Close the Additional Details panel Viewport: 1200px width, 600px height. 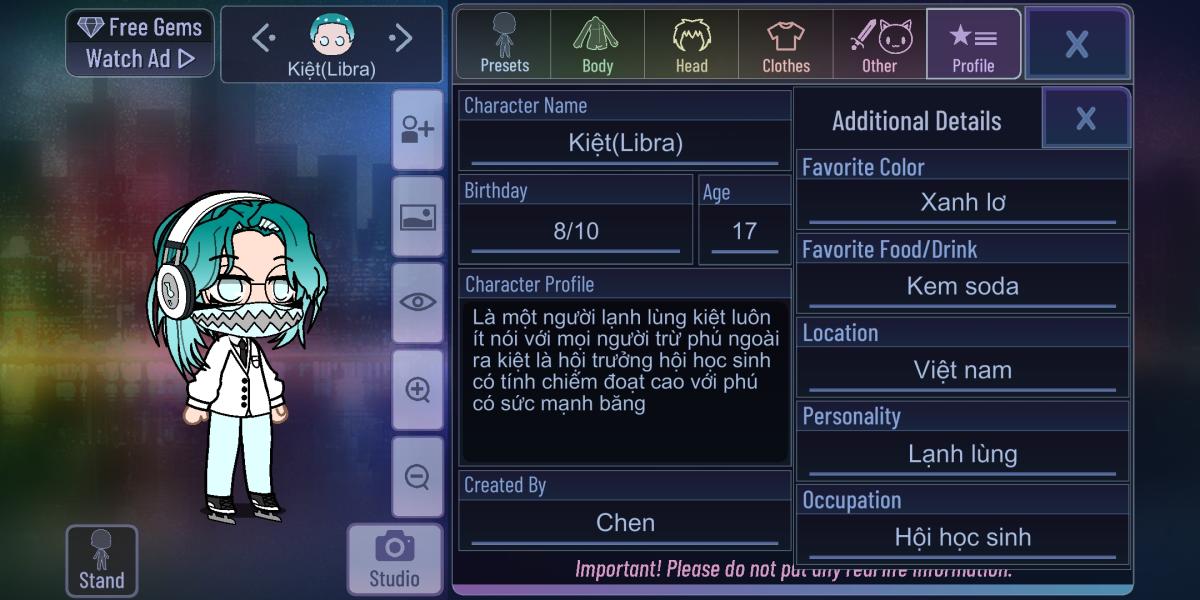pyautogui.click(x=1086, y=119)
